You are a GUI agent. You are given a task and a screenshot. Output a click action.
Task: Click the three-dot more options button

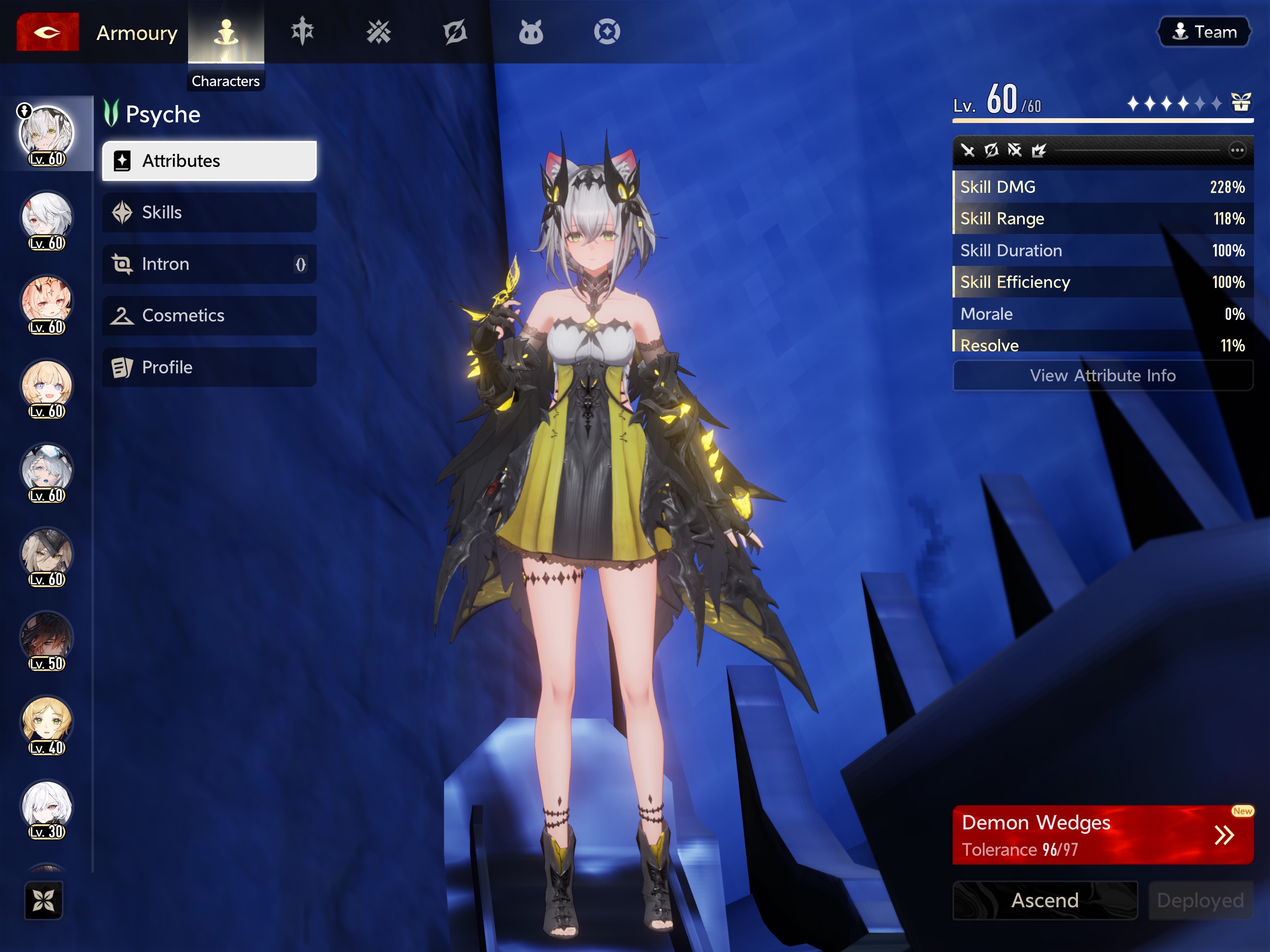pyautogui.click(x=1237, y=151)
